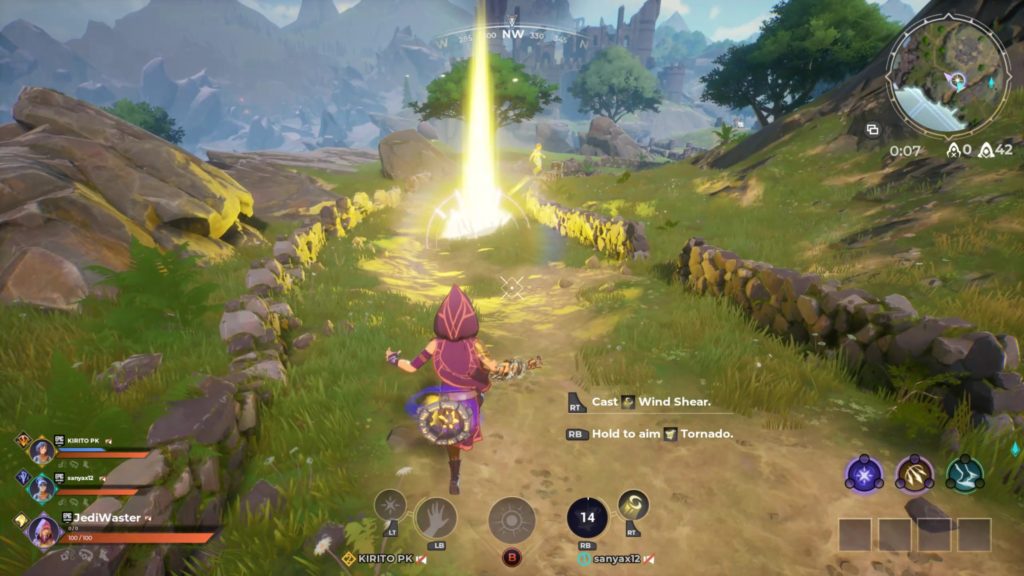Click the grey sun rune ability icon
Image resolution: width=1024 pixels, height=576 pixels.
[512, 521]
